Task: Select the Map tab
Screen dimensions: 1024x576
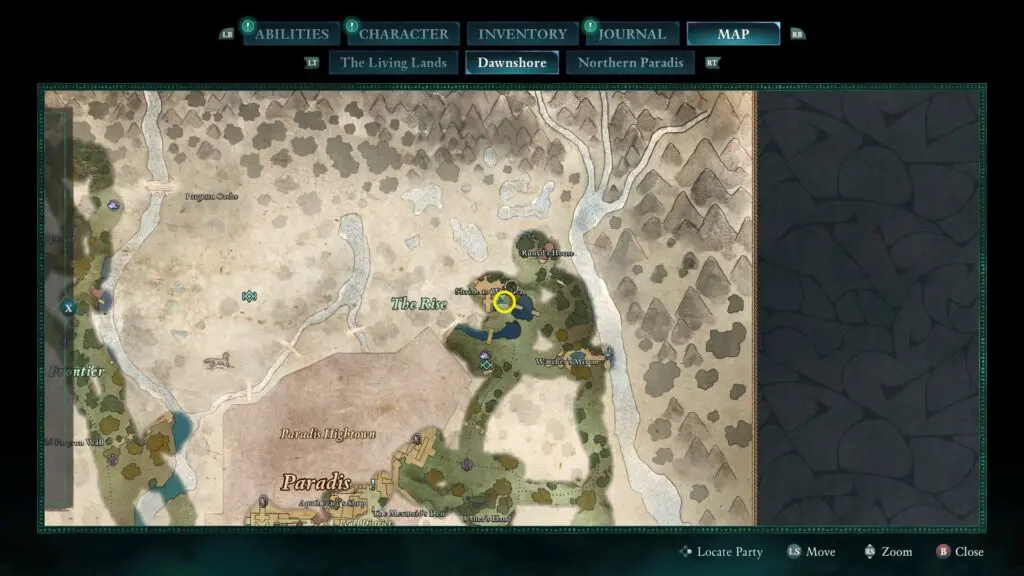Action: (733, 34)
